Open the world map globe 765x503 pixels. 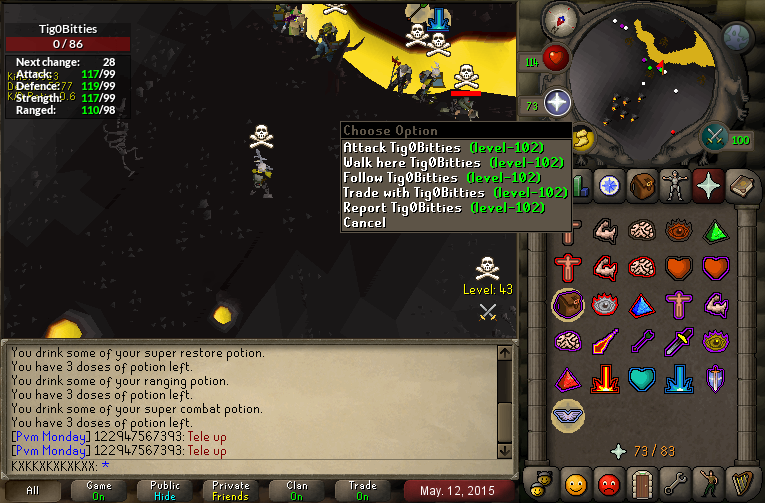pyautogui.click(x=736, y=38)
